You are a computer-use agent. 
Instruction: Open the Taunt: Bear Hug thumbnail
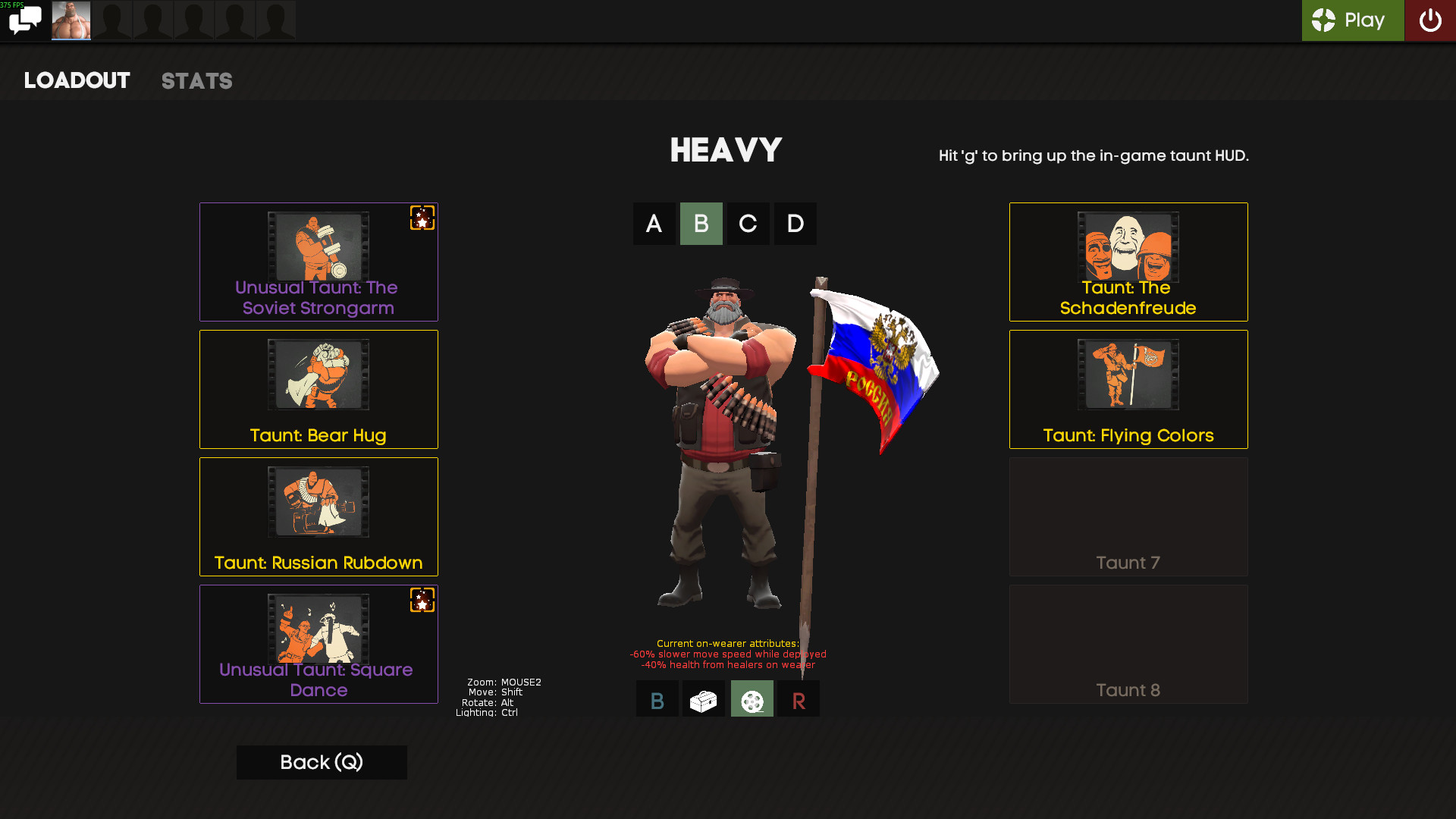[318, 374]
